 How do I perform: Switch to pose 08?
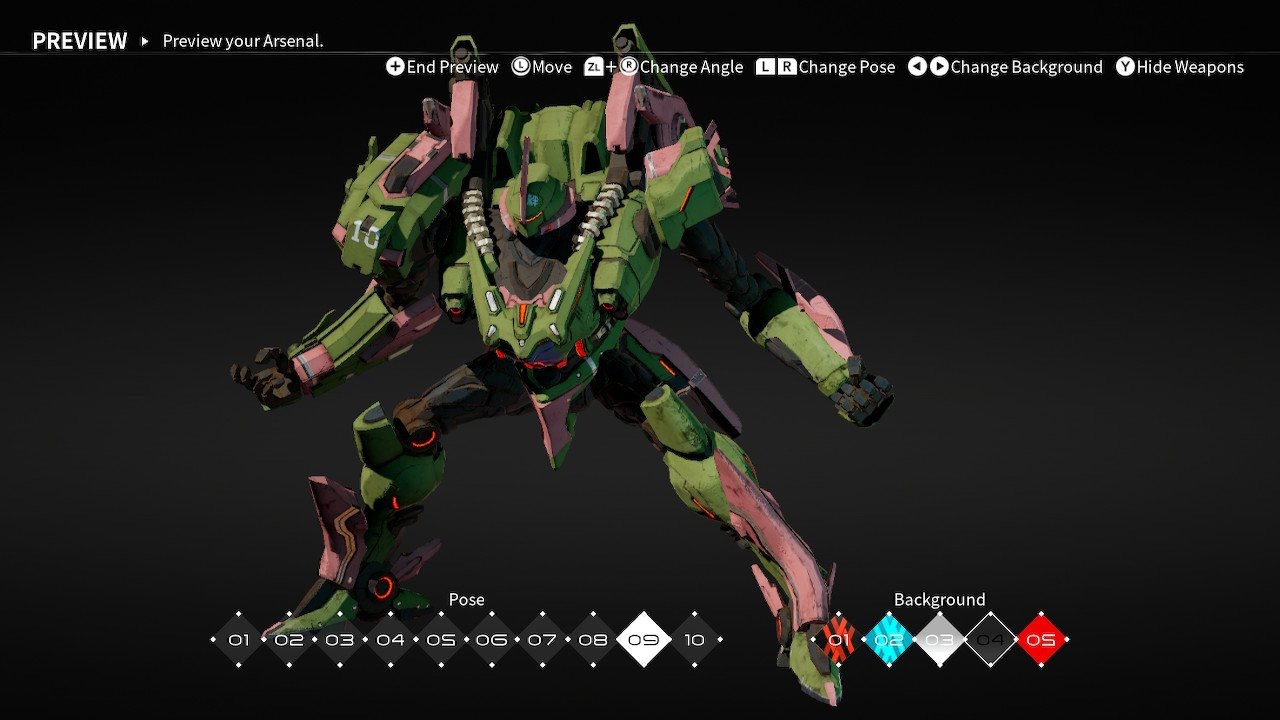pos(593,640)
